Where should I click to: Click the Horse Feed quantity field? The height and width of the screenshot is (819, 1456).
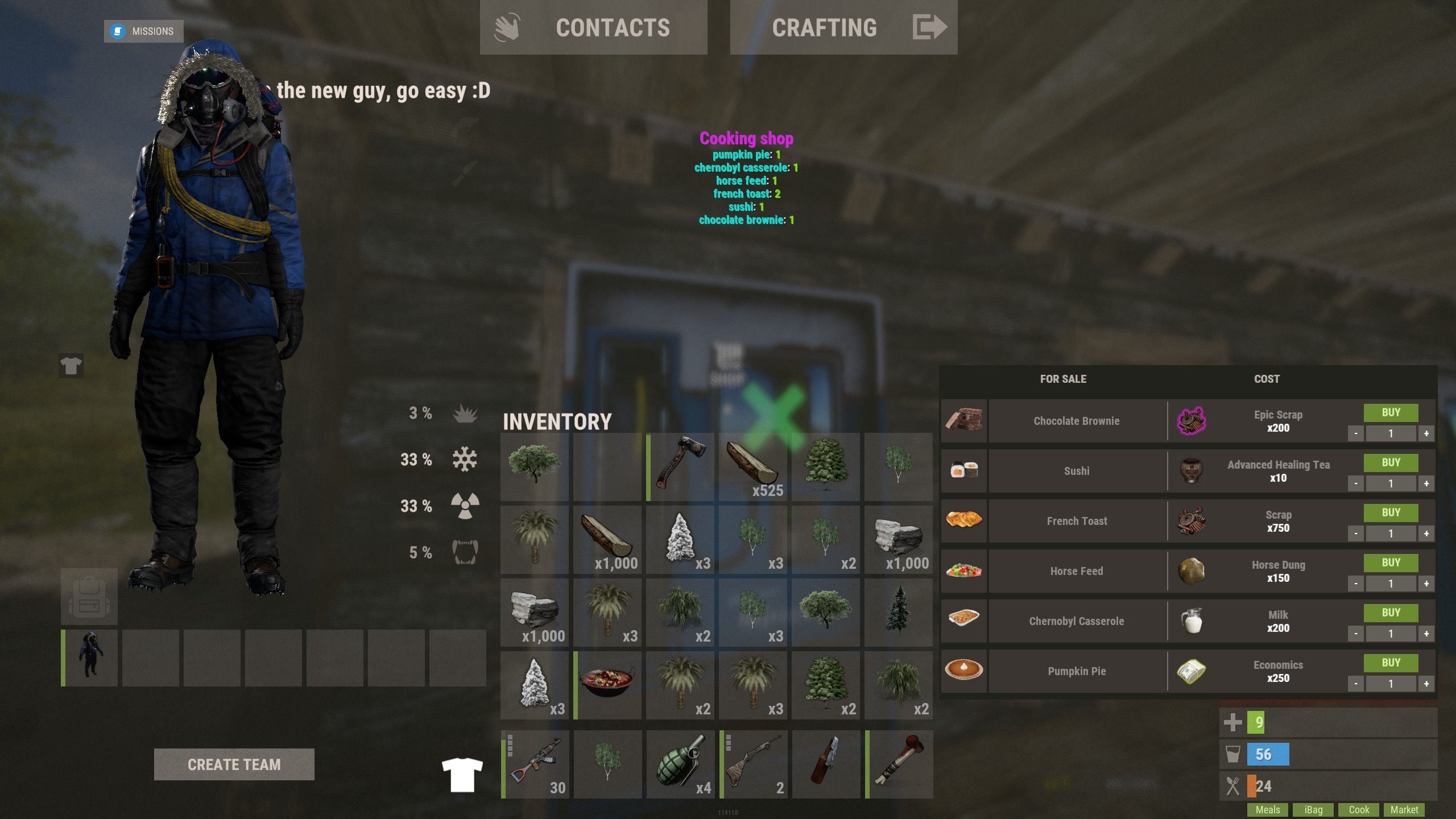coord(1391,584)
